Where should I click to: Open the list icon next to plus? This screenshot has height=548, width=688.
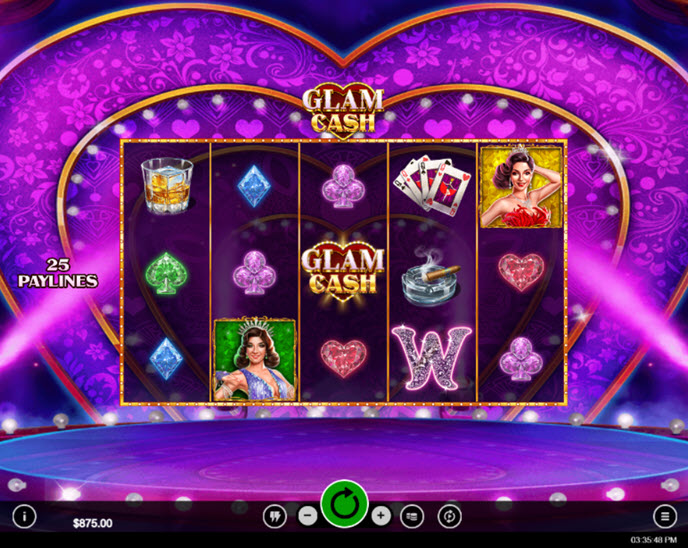click(413, 516)
